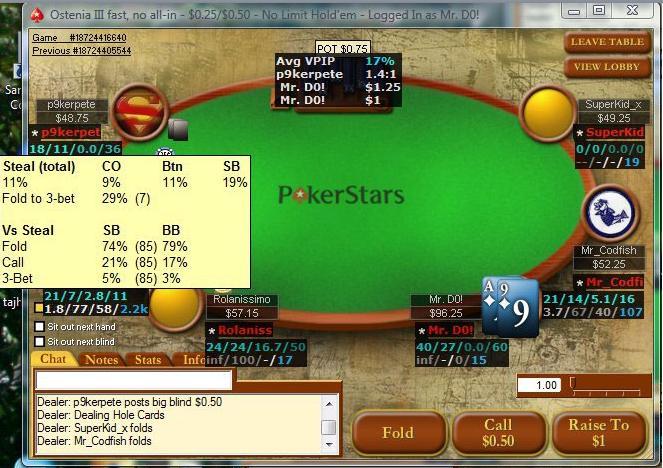Switch to the Chat tab
The image size is (663, 468).
click(x=53, y=359)
